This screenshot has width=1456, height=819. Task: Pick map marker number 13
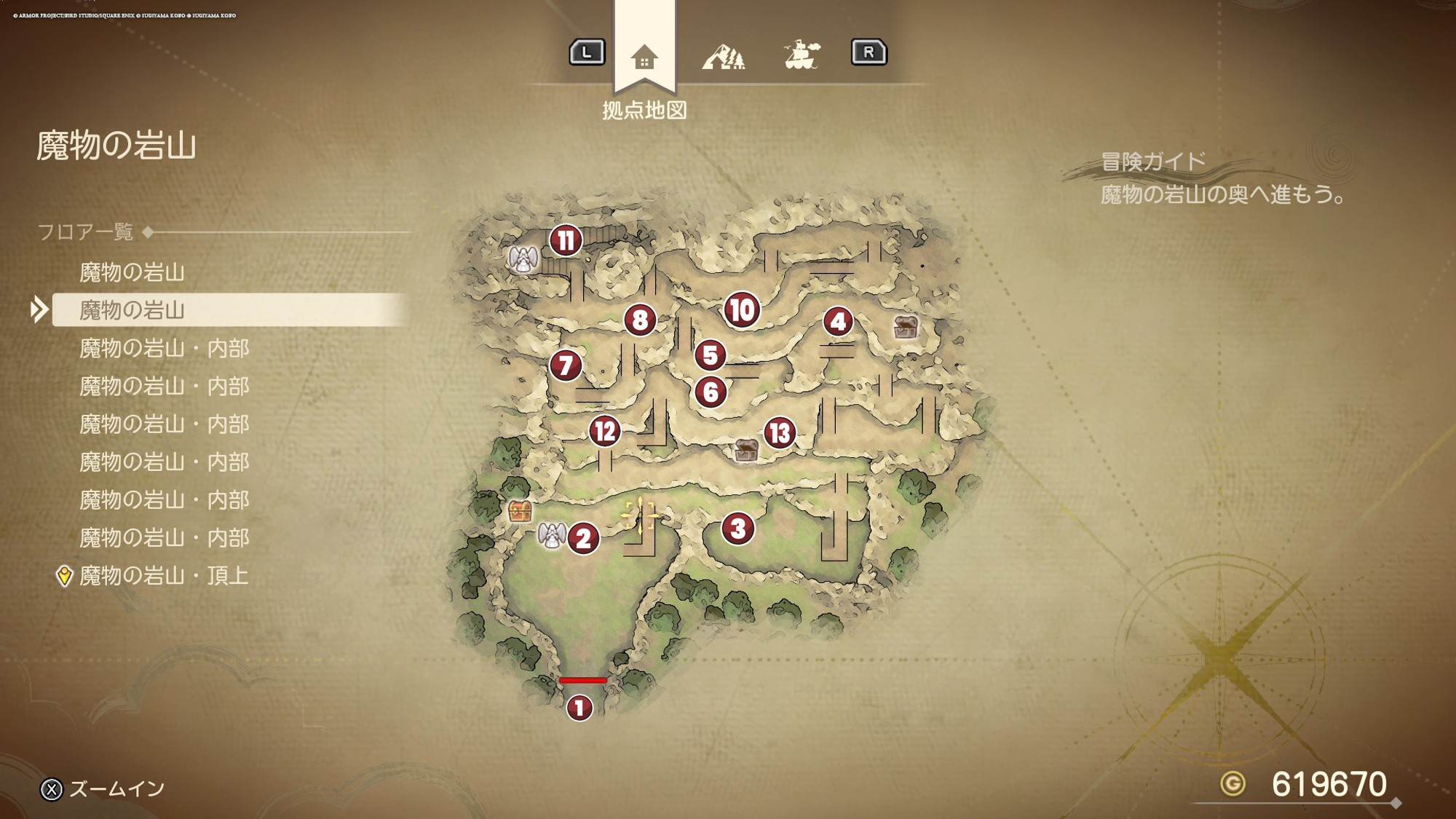[780, 433]
